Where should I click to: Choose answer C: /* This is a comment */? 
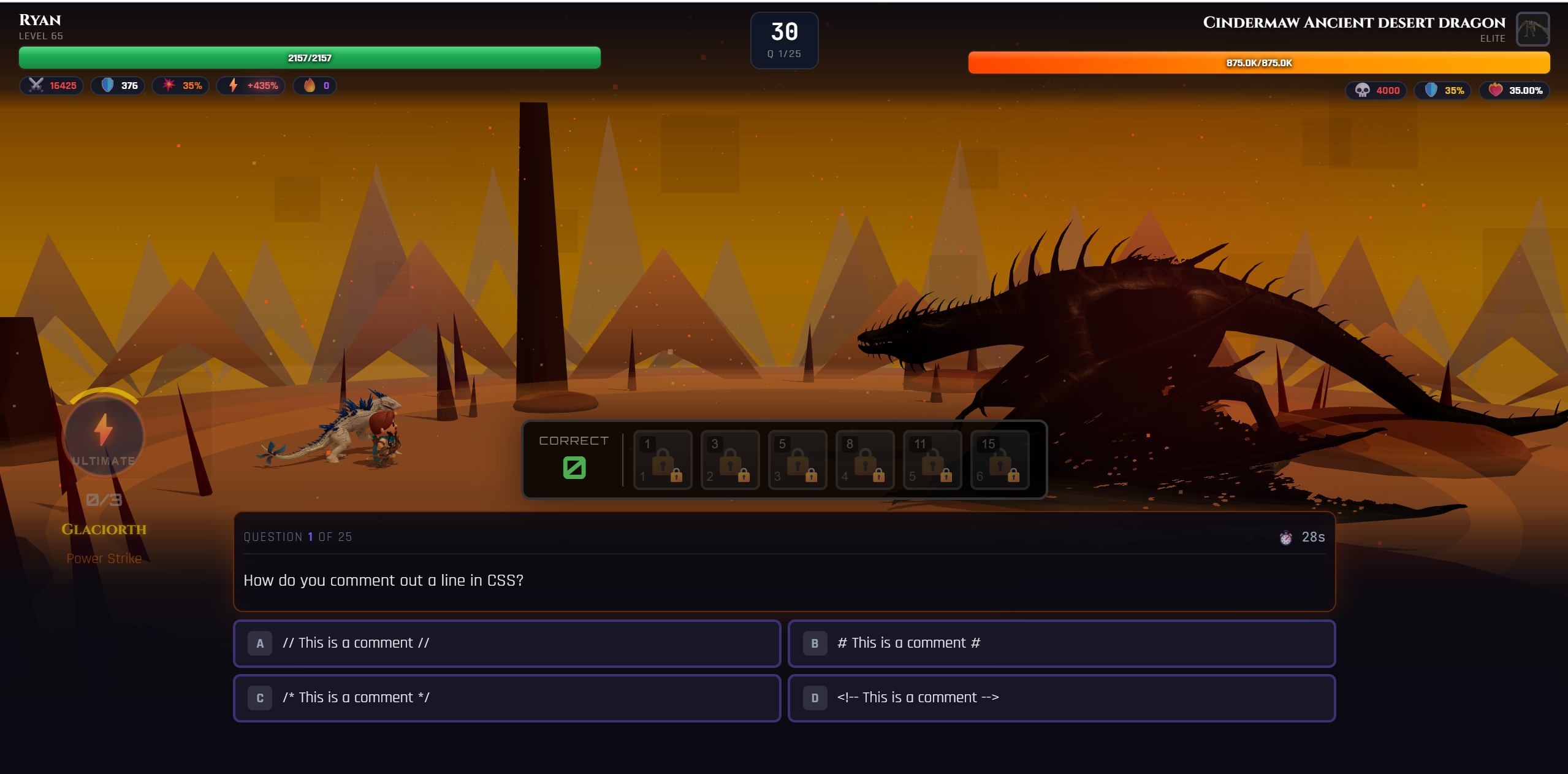(506, 697)
